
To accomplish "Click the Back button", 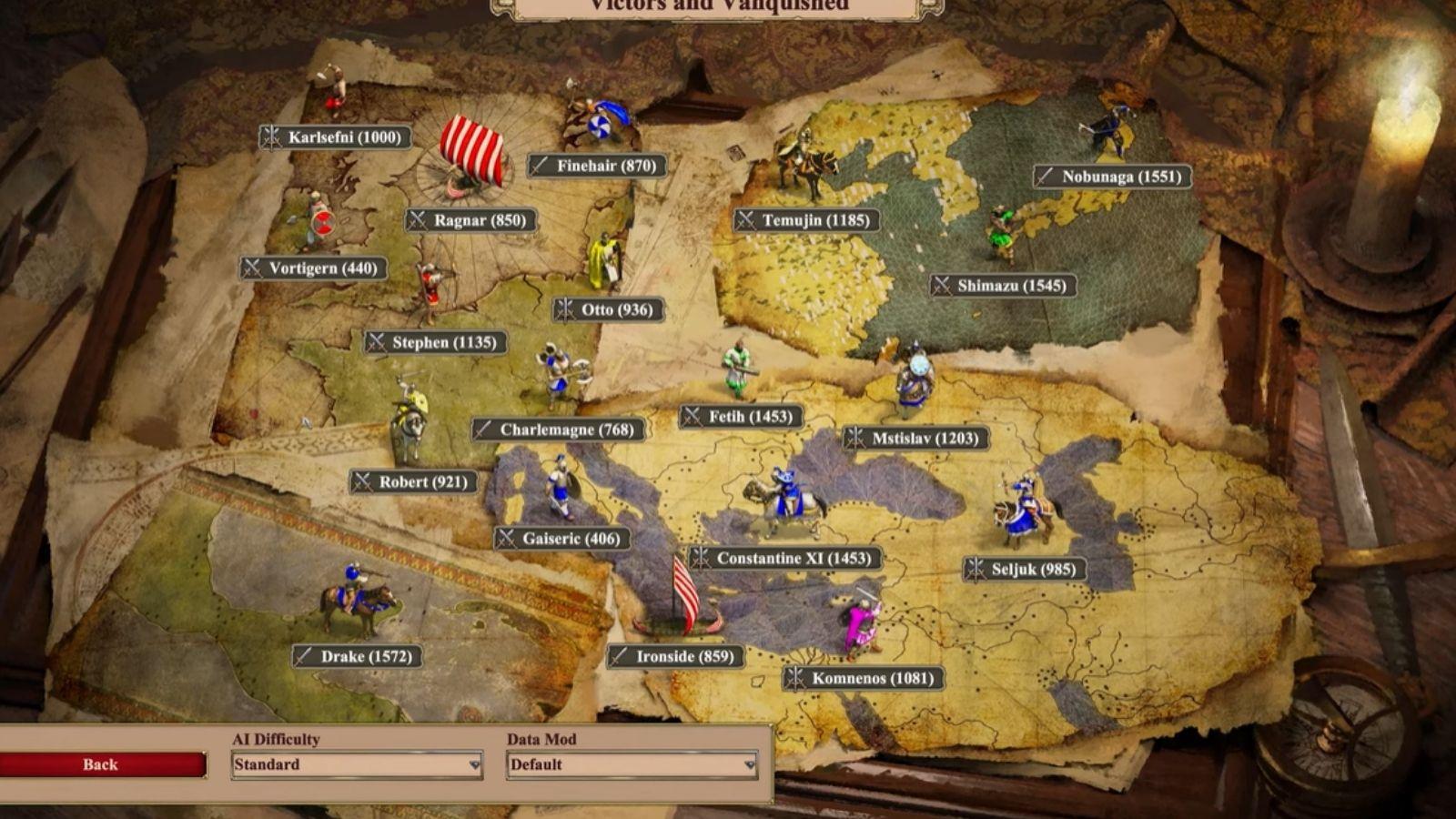I will click(101, 764).
